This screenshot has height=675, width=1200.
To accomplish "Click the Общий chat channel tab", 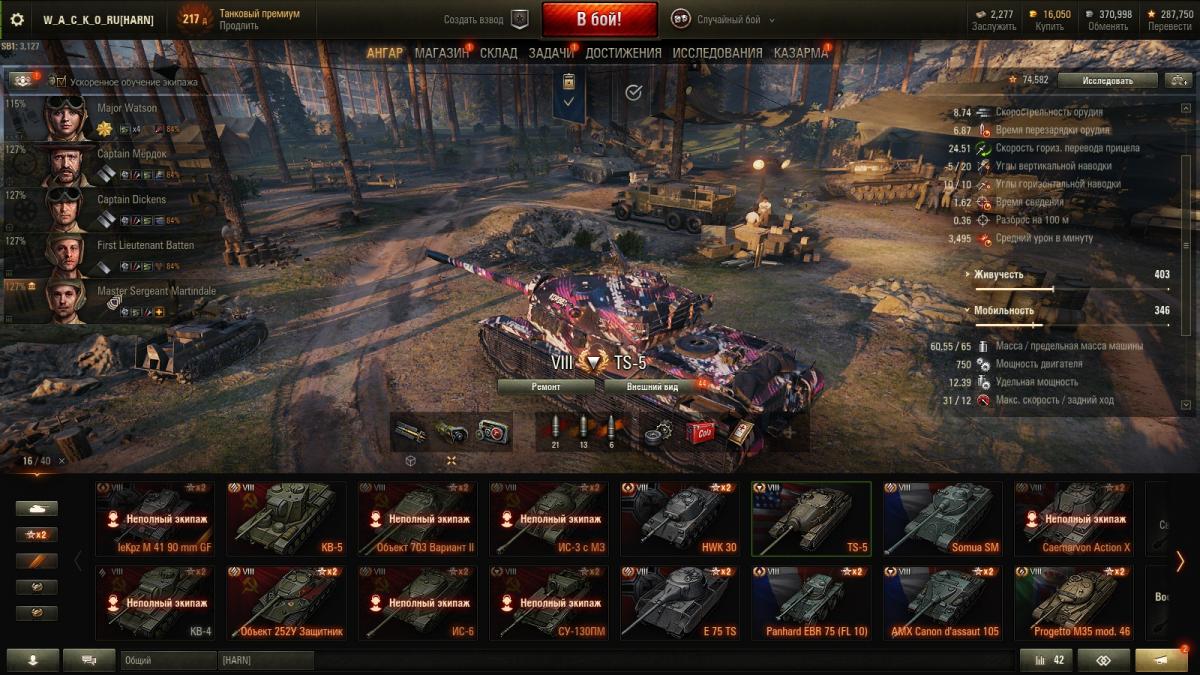I will (x=168, y=660).
